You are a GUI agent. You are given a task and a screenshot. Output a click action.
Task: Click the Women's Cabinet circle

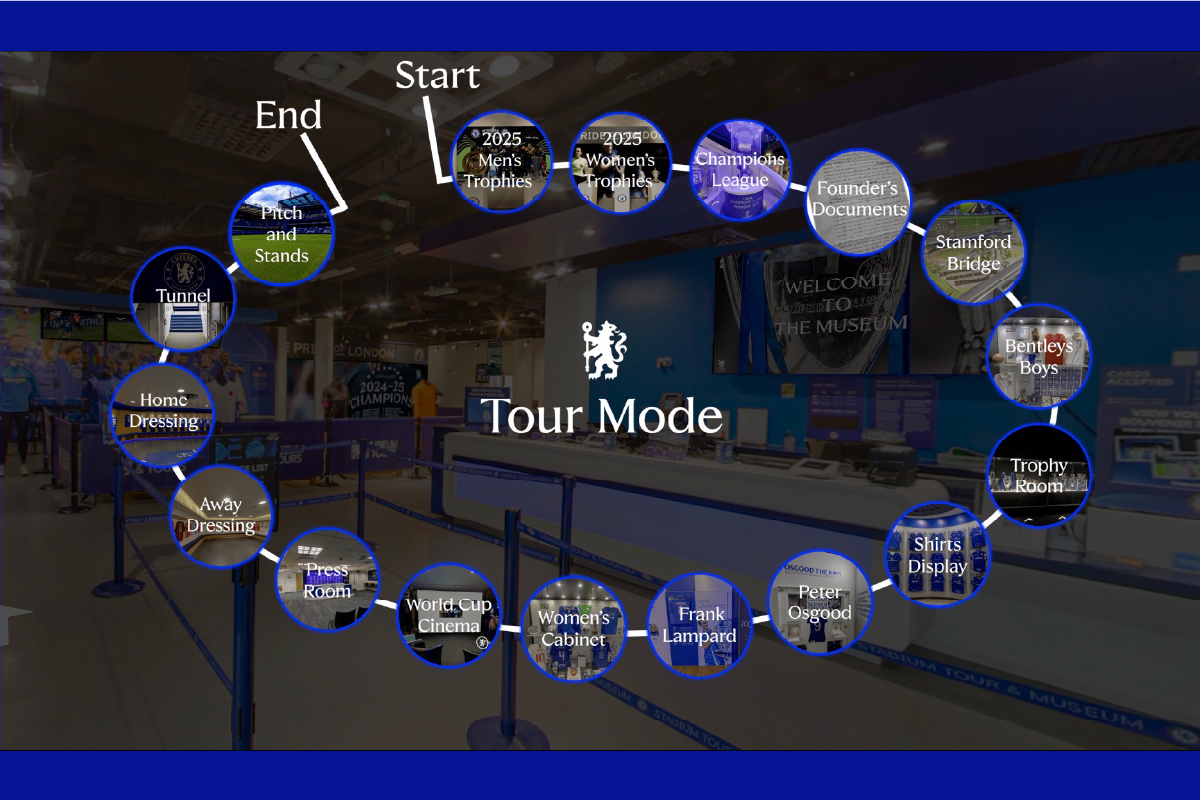[x=574, y=629]
